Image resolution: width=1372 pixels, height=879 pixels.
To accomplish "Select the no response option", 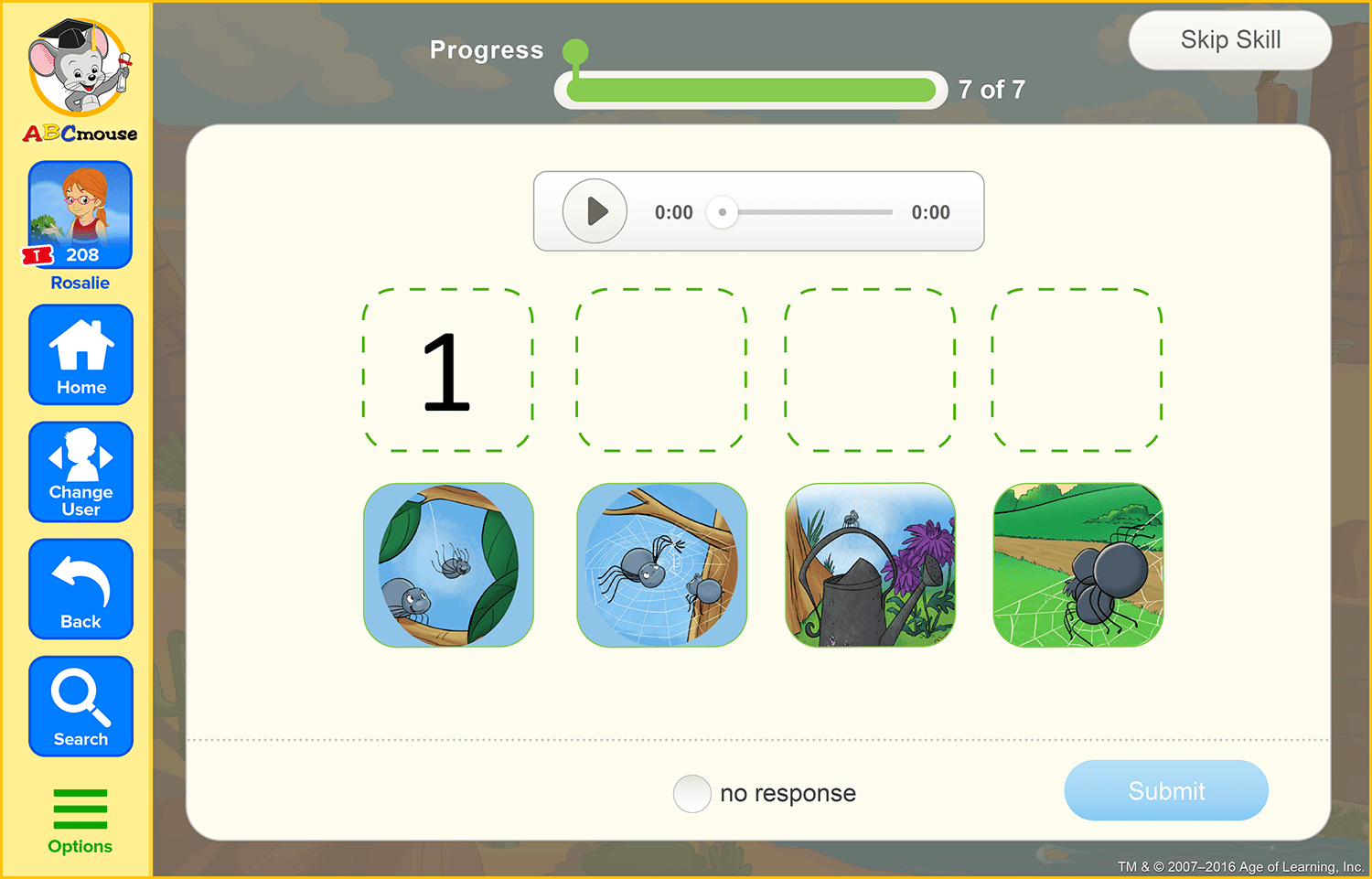I will click(692, 794).
